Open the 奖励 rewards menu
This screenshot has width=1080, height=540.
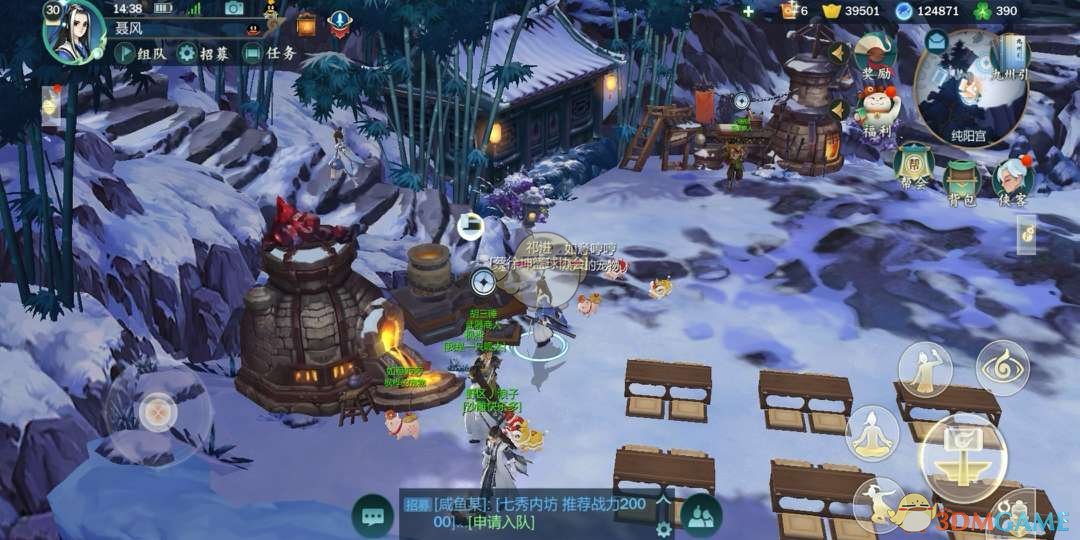876,55
